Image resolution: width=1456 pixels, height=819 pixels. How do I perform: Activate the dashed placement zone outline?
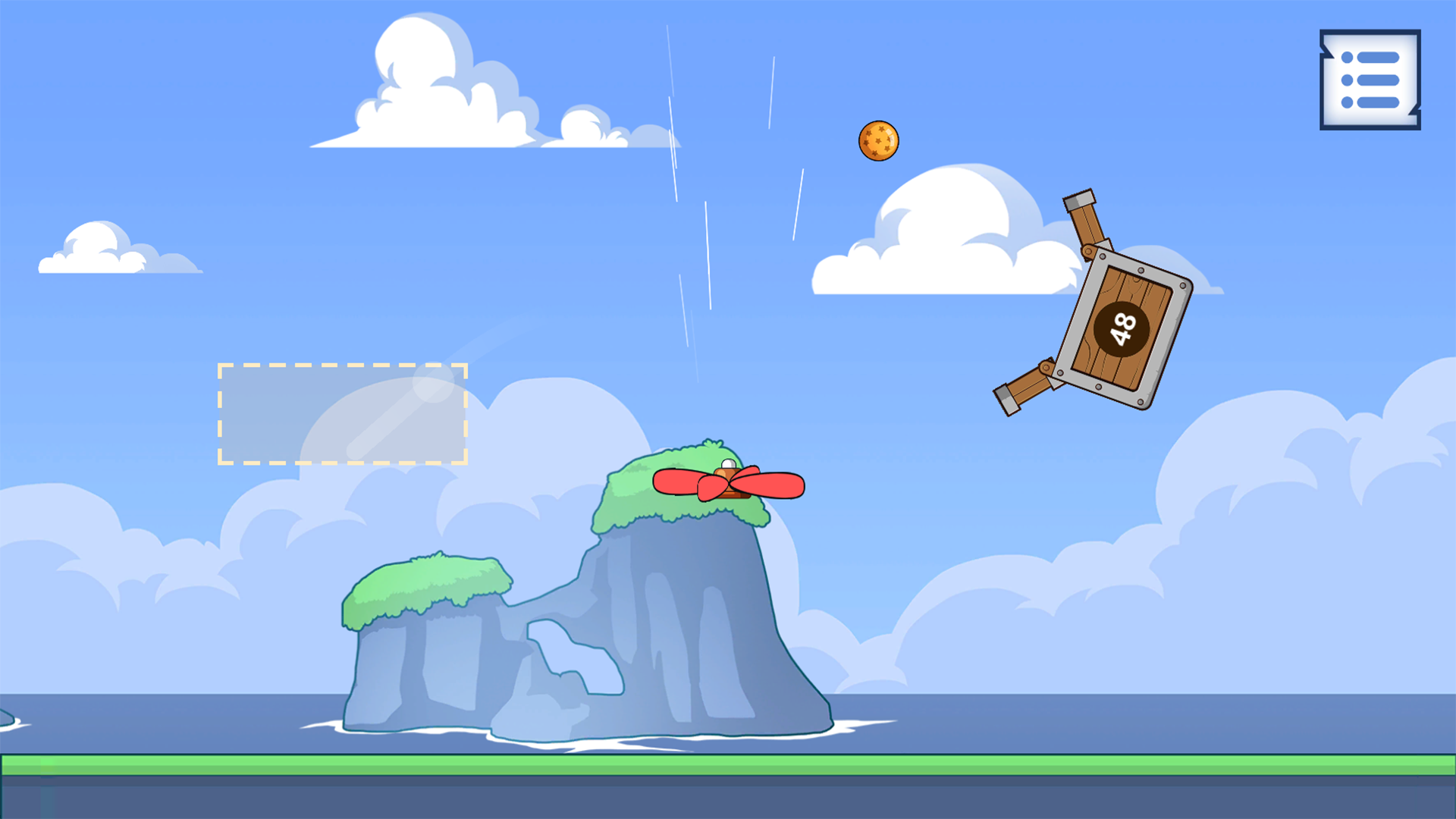(x=343, y=413)
